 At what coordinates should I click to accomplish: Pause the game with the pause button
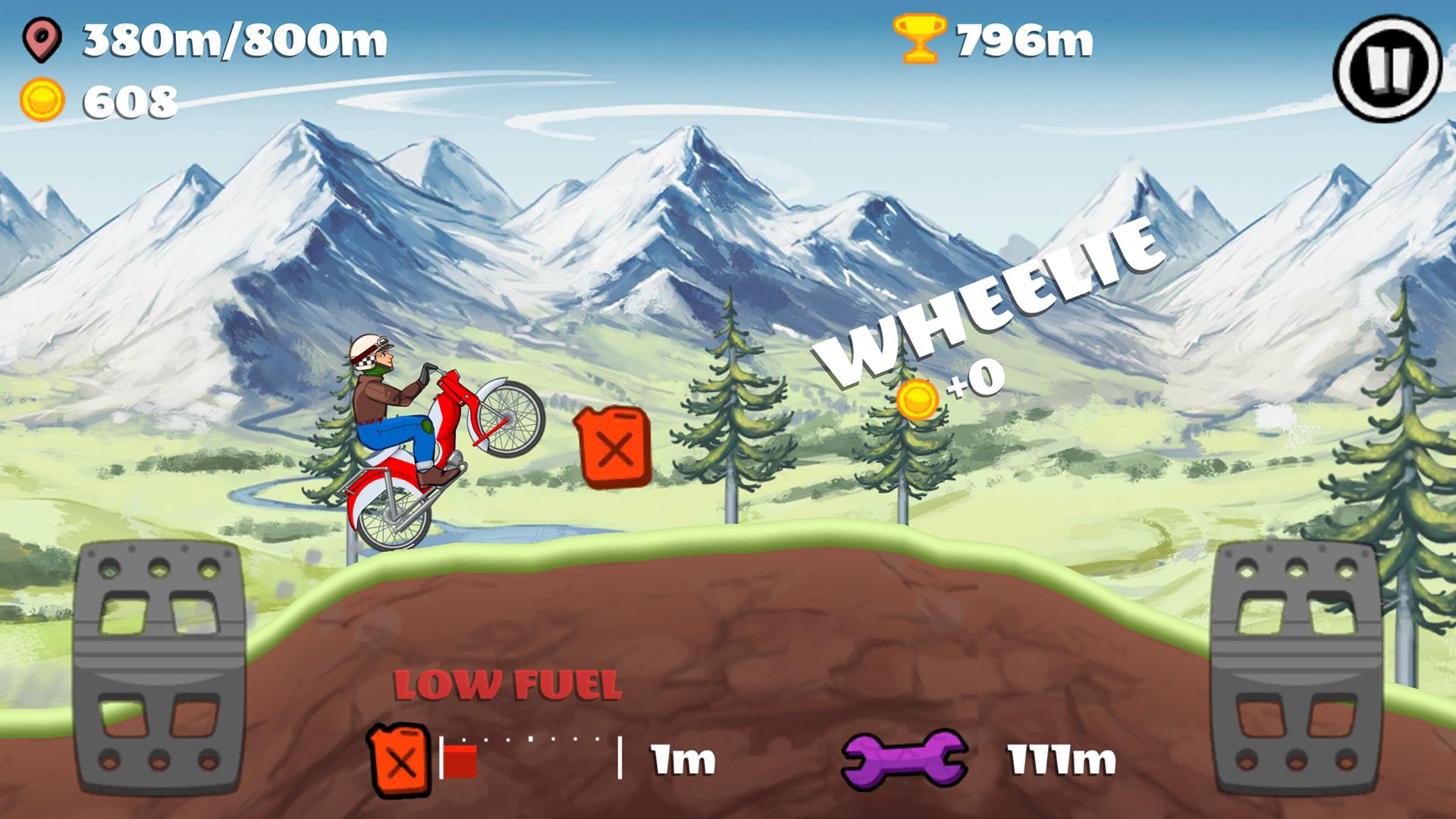click(x=1387, y=67)
